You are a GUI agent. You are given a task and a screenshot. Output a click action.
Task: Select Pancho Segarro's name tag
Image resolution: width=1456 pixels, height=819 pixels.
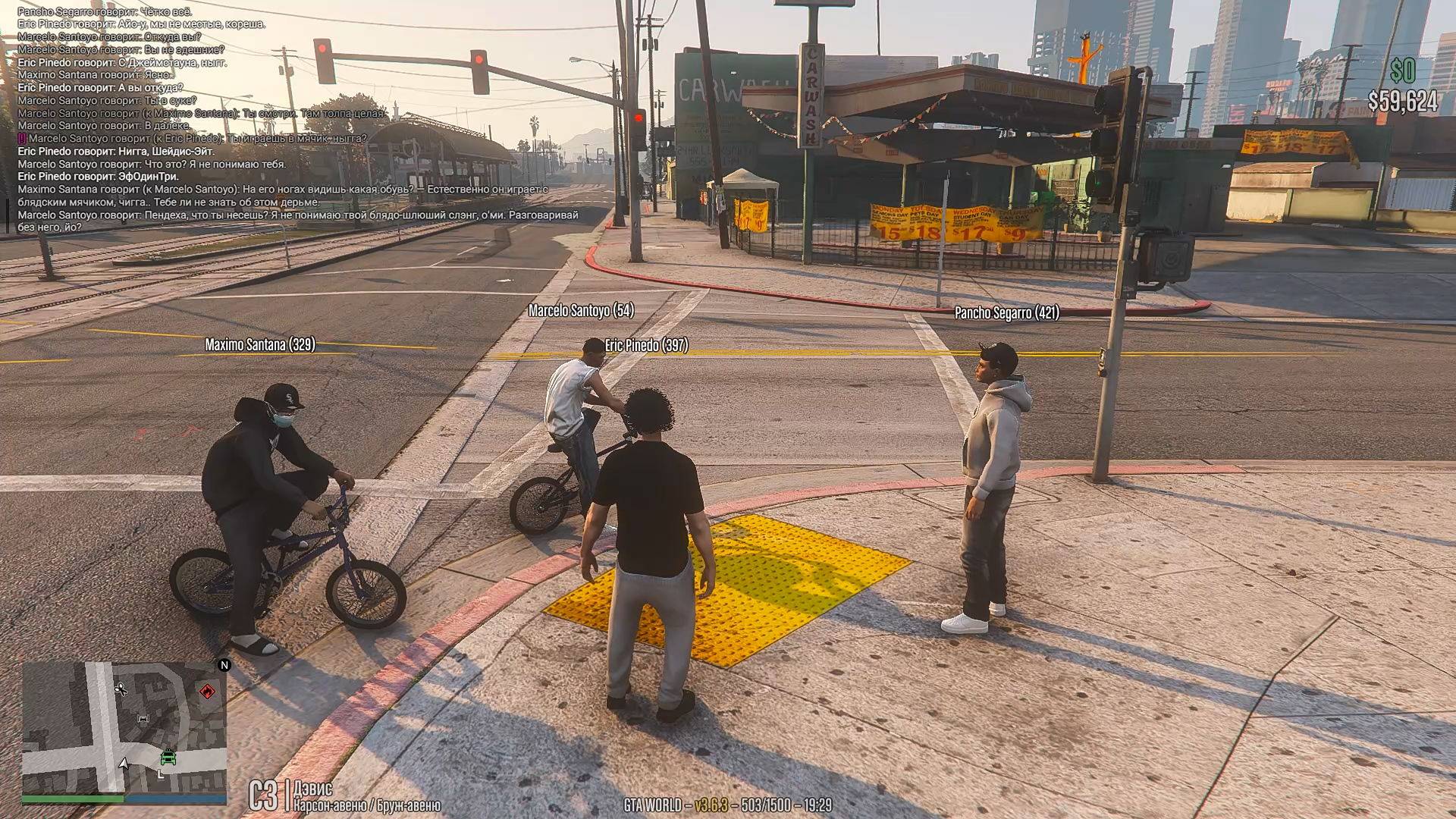(1006, 312)
